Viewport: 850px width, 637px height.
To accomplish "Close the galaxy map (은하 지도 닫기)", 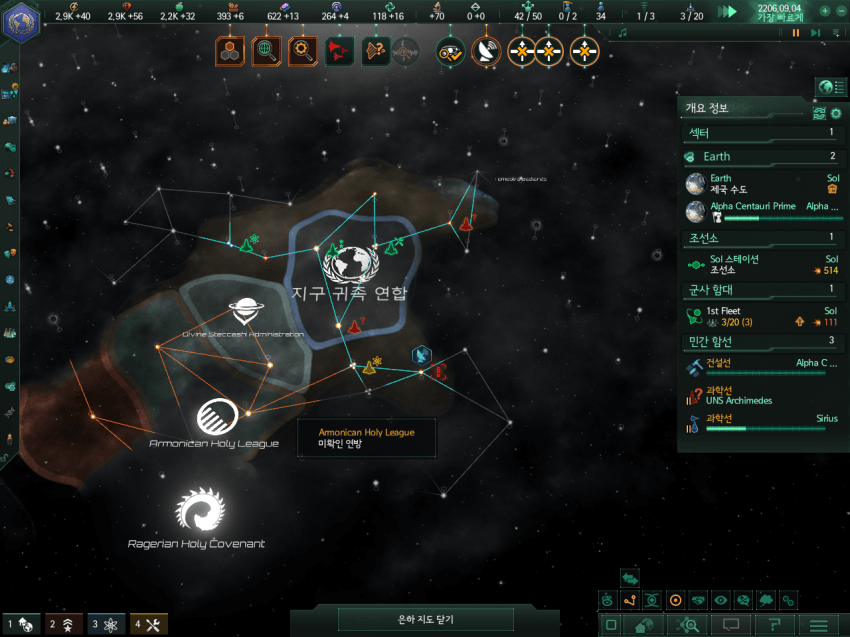I will (427, 620).
